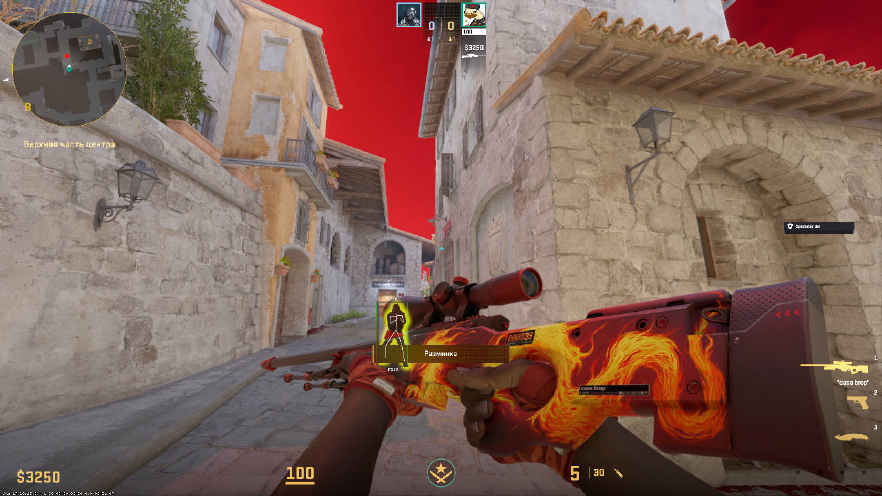Switch to the pistol weapon slot
Image resolution: width=882 pixels, height=496 pixels.
point(858,402)
